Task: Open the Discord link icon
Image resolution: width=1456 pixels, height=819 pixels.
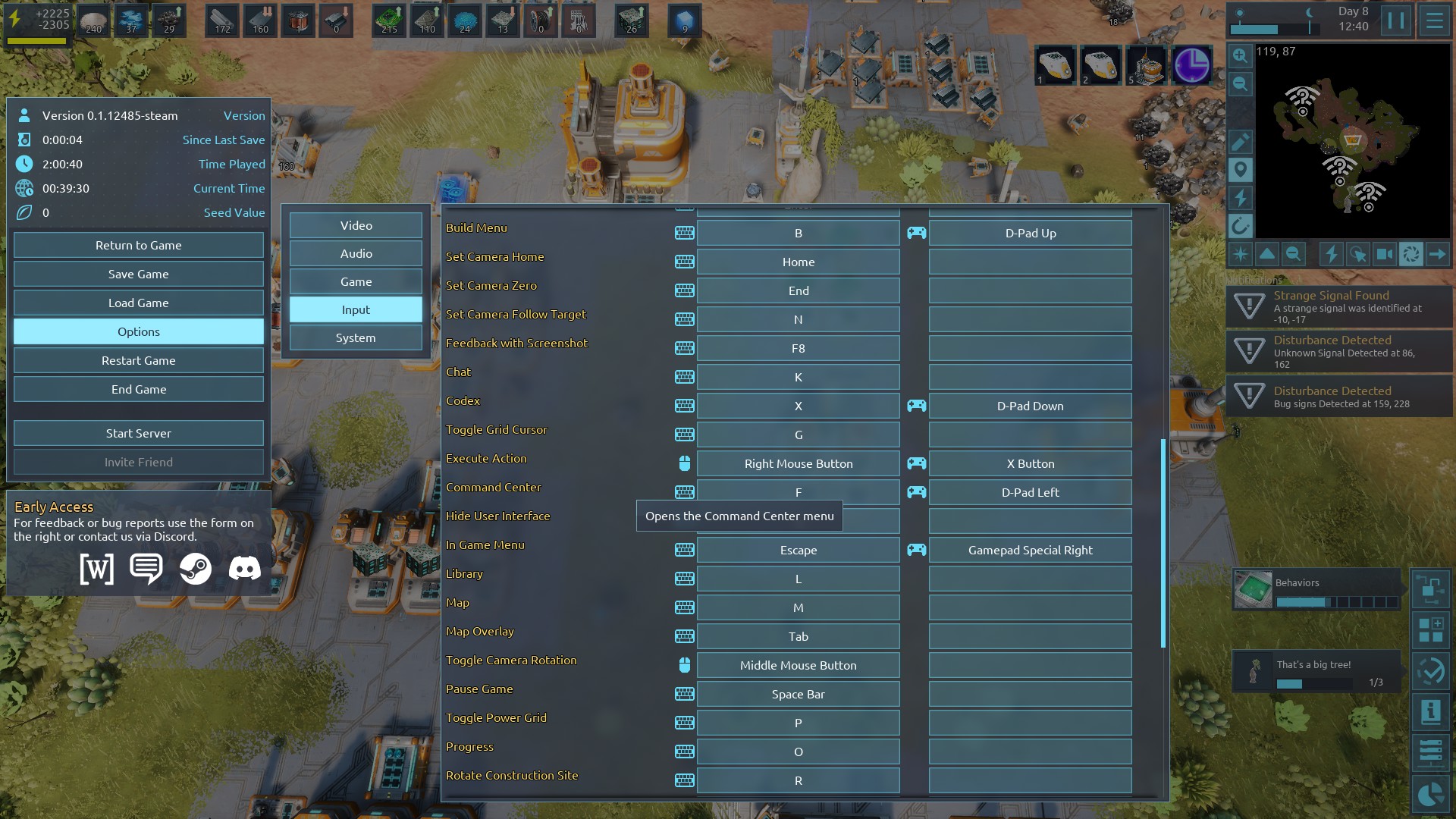Action: [244, 569]
